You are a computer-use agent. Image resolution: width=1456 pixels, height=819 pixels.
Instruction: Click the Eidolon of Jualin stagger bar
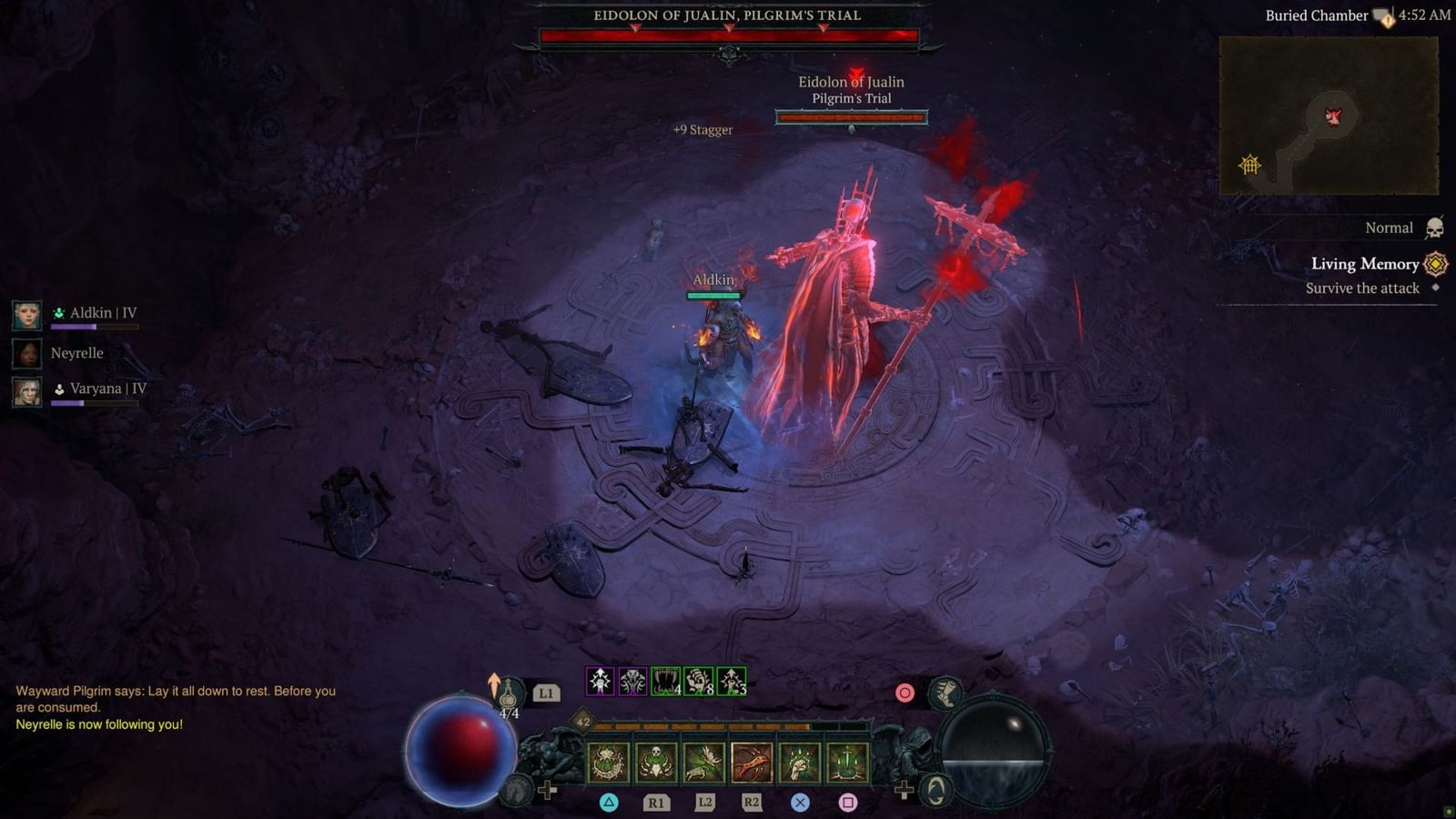[x=851, y=116]
